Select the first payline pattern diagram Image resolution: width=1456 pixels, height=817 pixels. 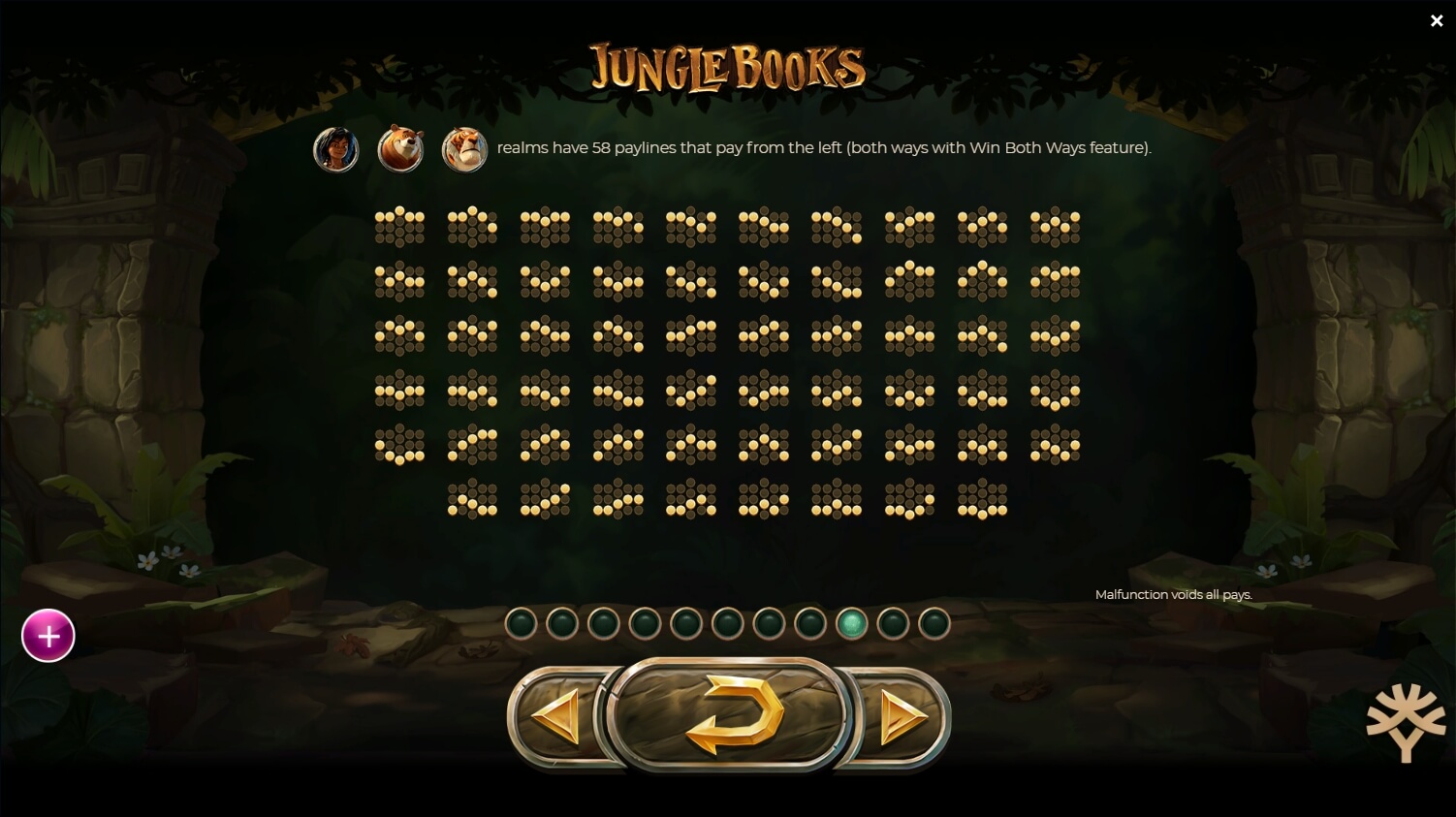pos(399,227)
